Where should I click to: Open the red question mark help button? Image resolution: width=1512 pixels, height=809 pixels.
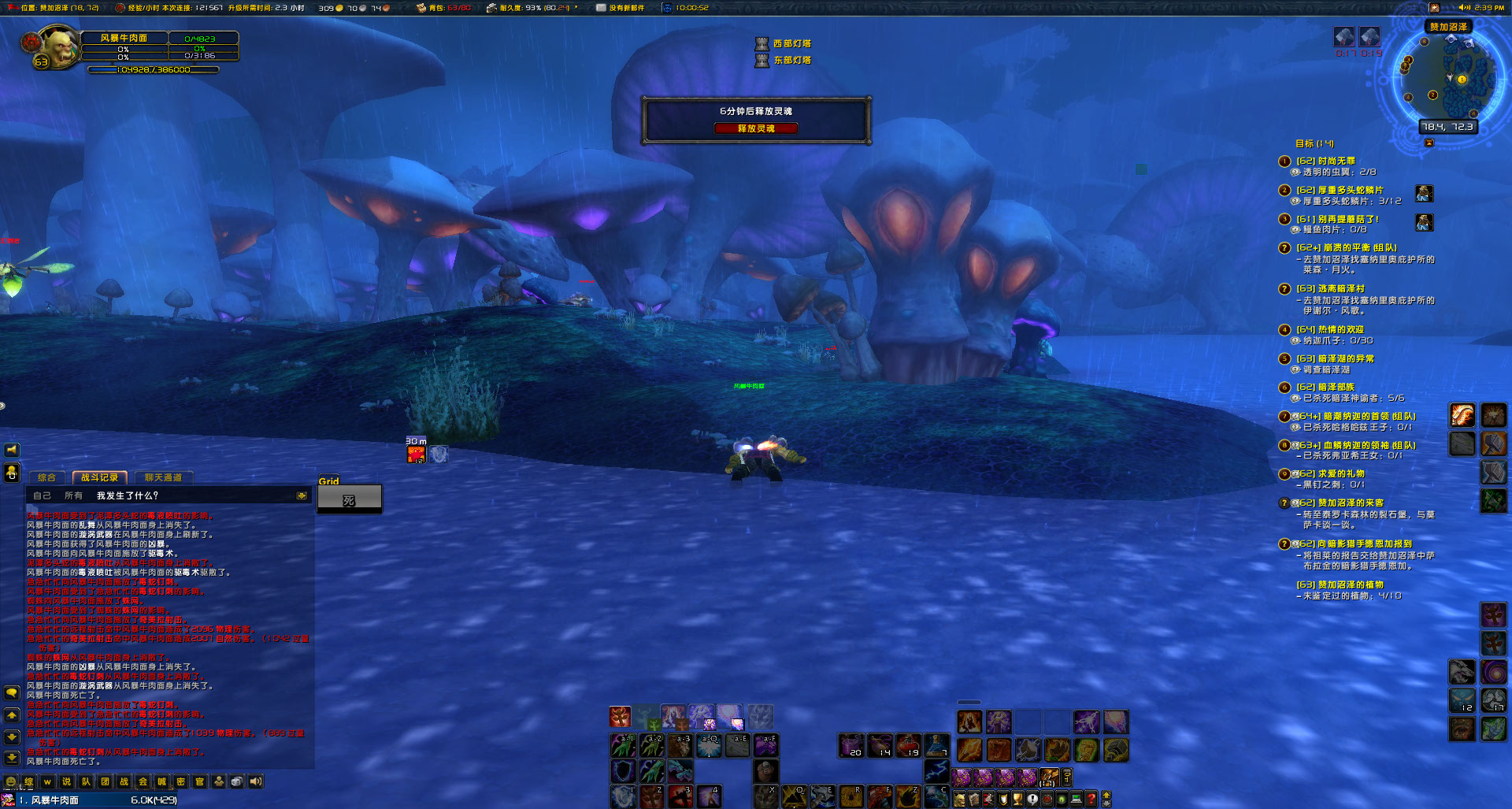[1091, 799]
